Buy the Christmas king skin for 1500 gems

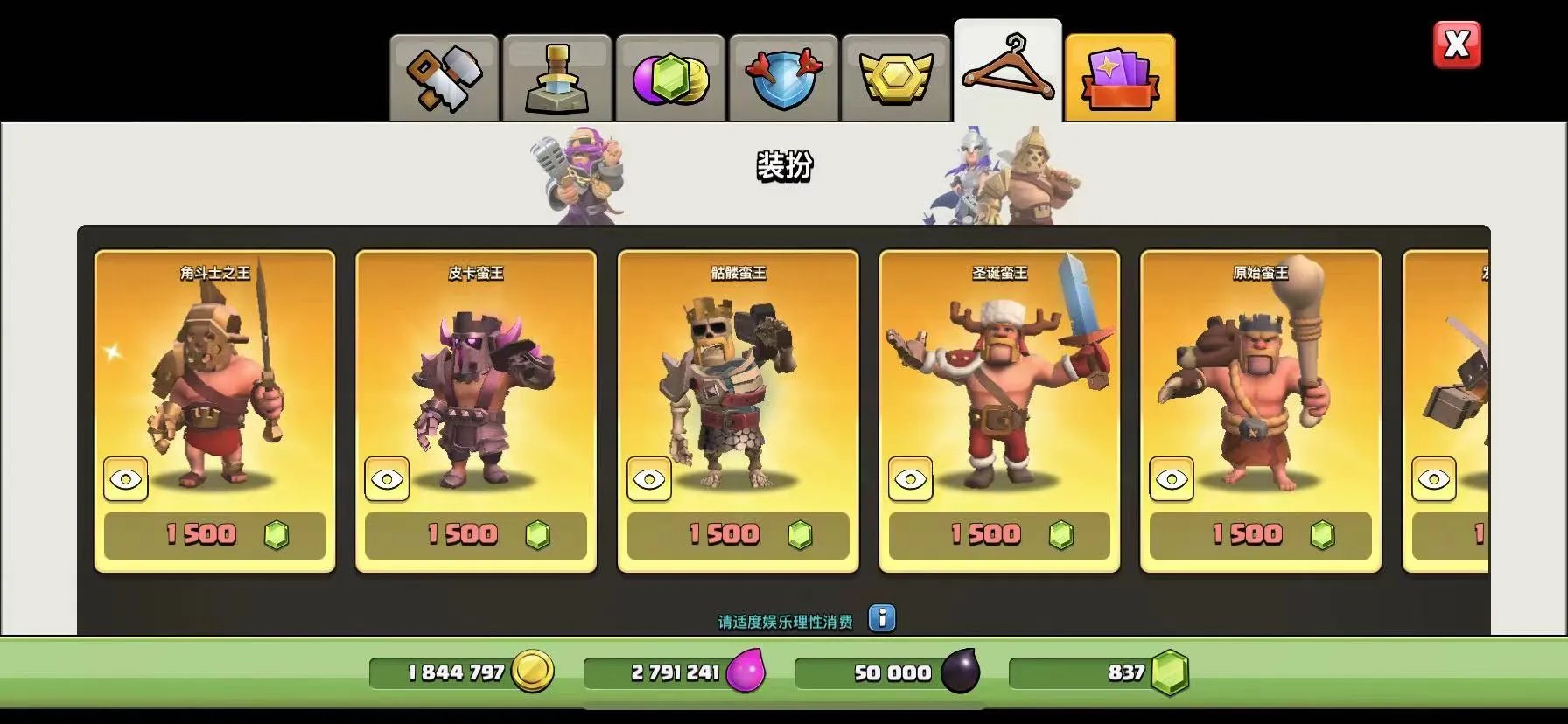coord(999,534)
